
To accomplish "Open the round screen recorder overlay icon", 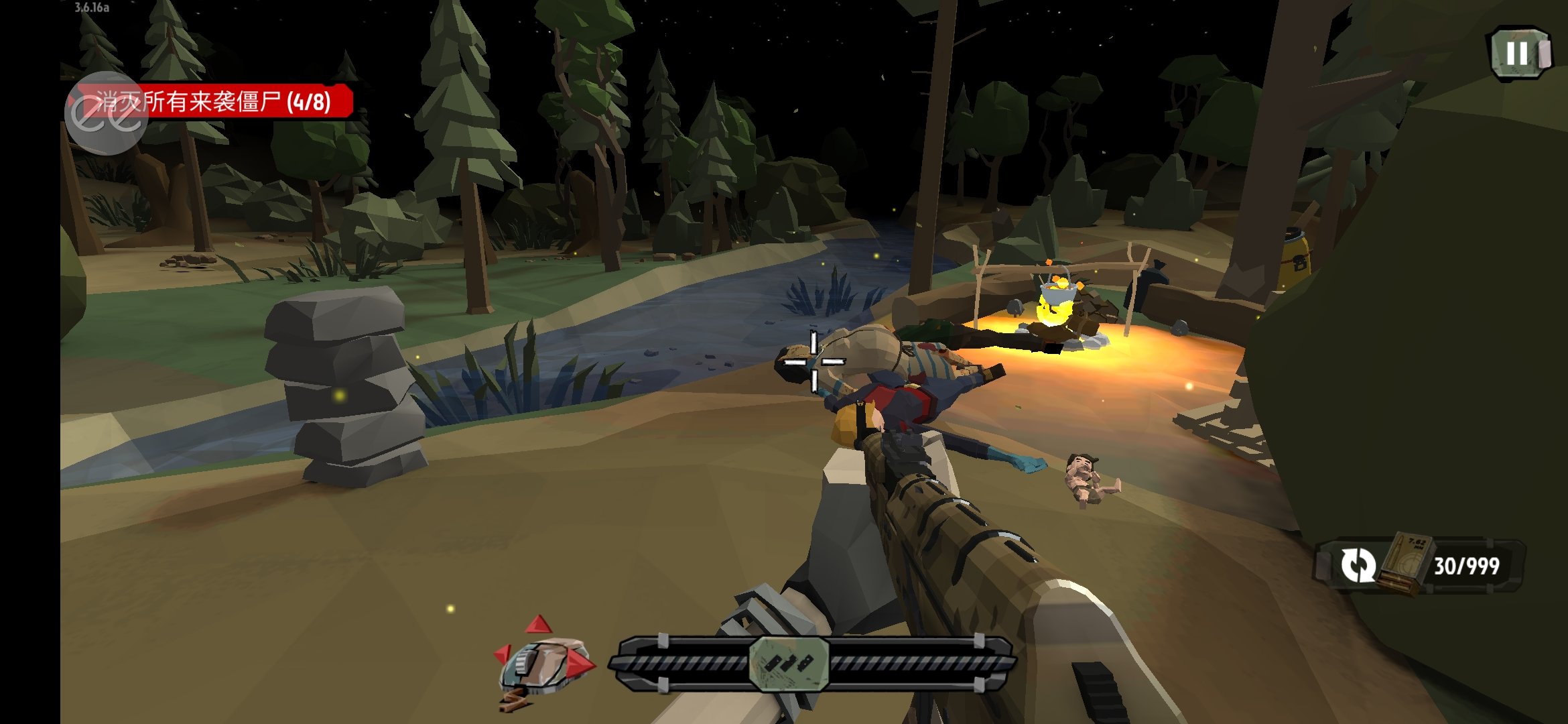I will point(106,113).
